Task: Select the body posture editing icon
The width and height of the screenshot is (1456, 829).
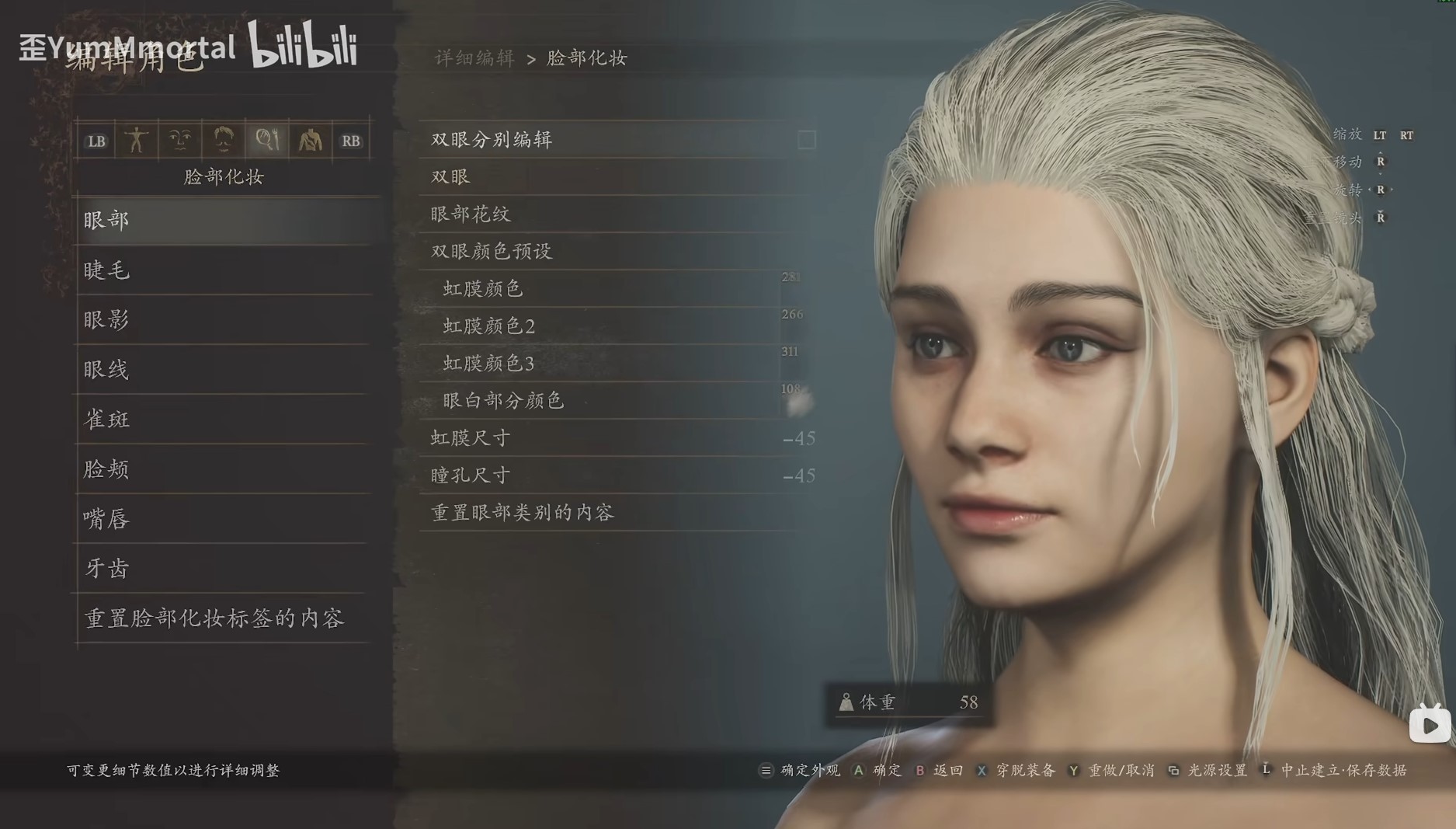Action: [x=137, y=140]
